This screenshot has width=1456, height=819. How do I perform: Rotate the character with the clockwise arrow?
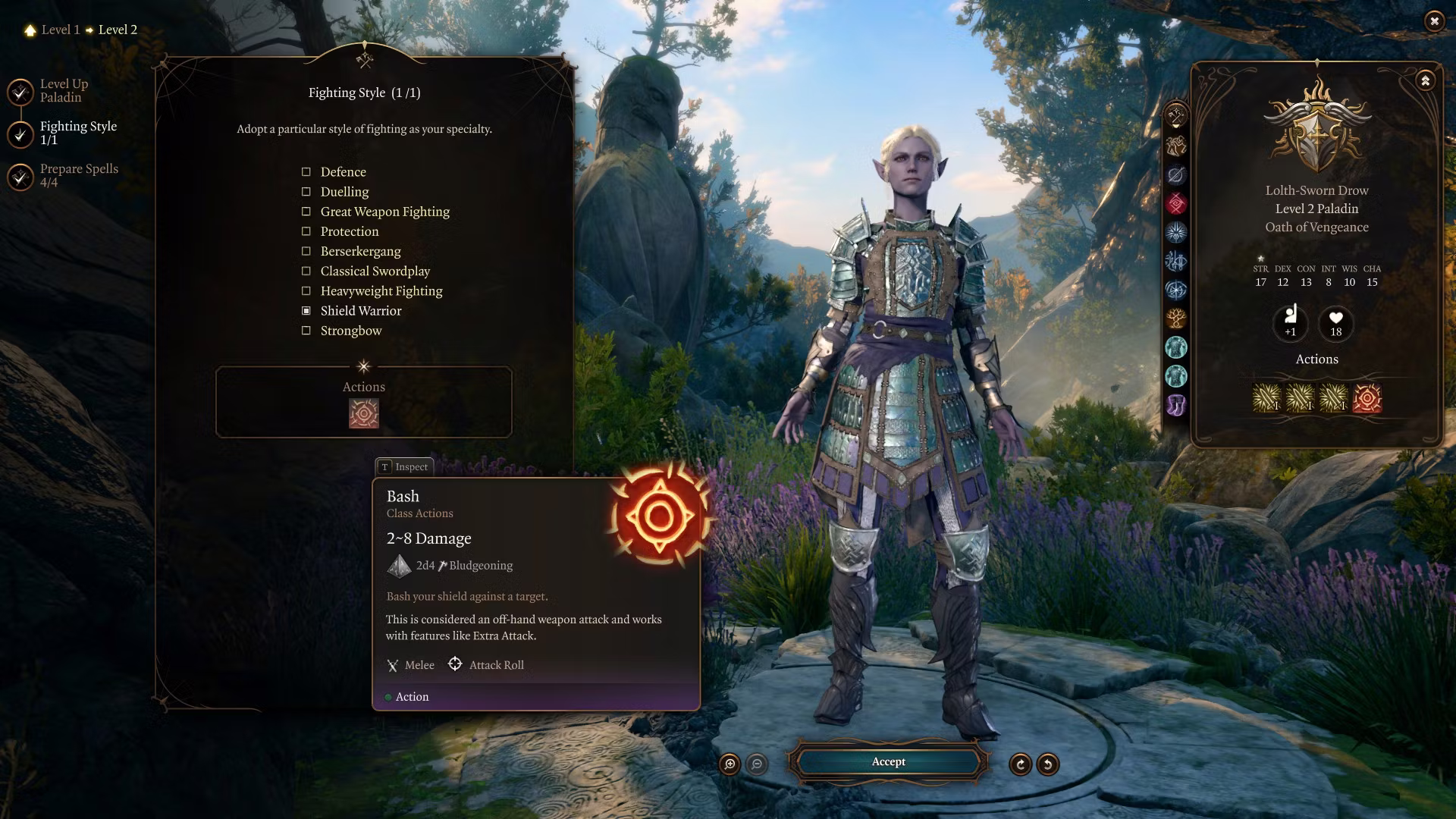coord(1021,764)
